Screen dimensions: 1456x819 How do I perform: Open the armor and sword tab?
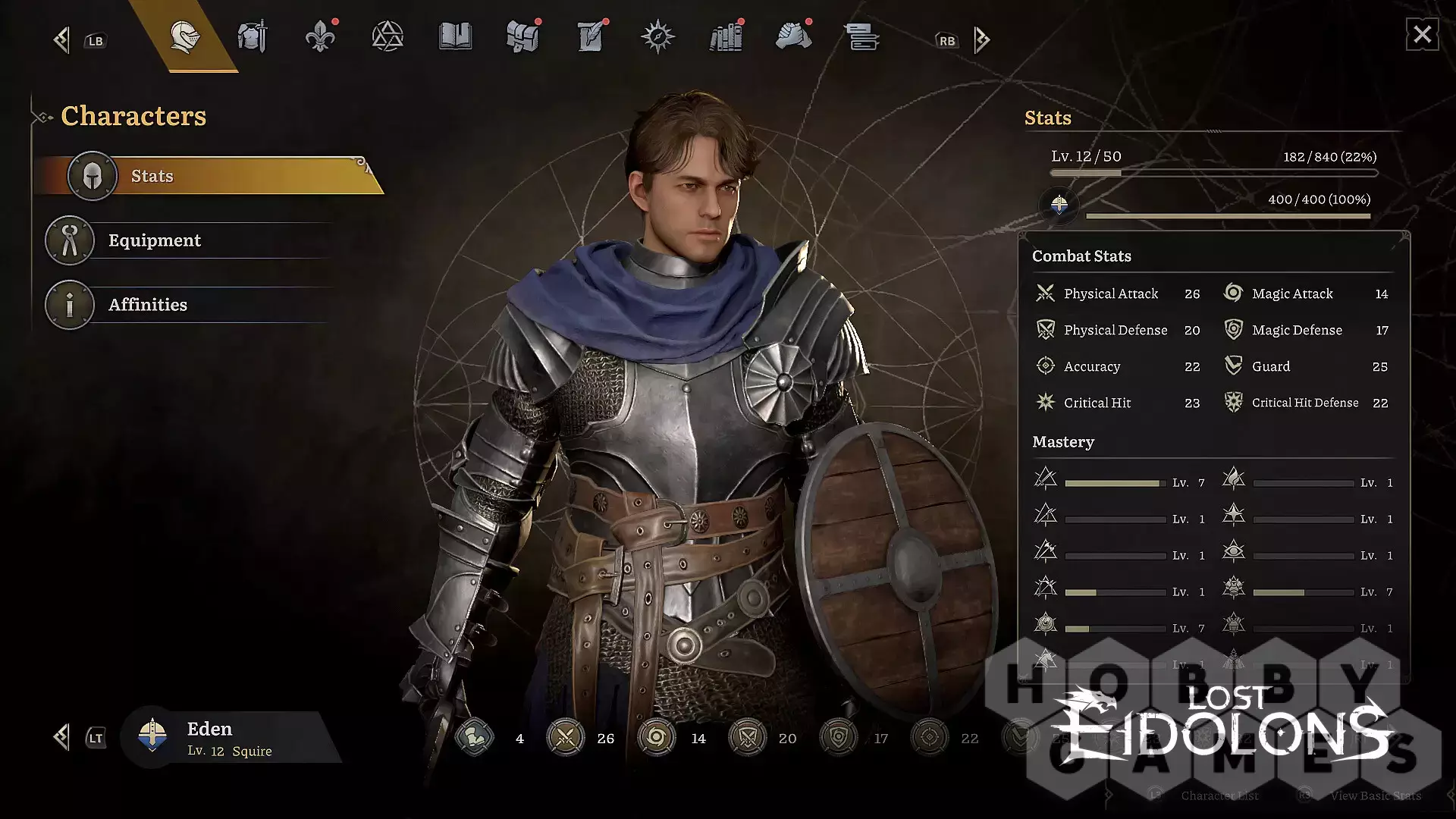(253, 36)
